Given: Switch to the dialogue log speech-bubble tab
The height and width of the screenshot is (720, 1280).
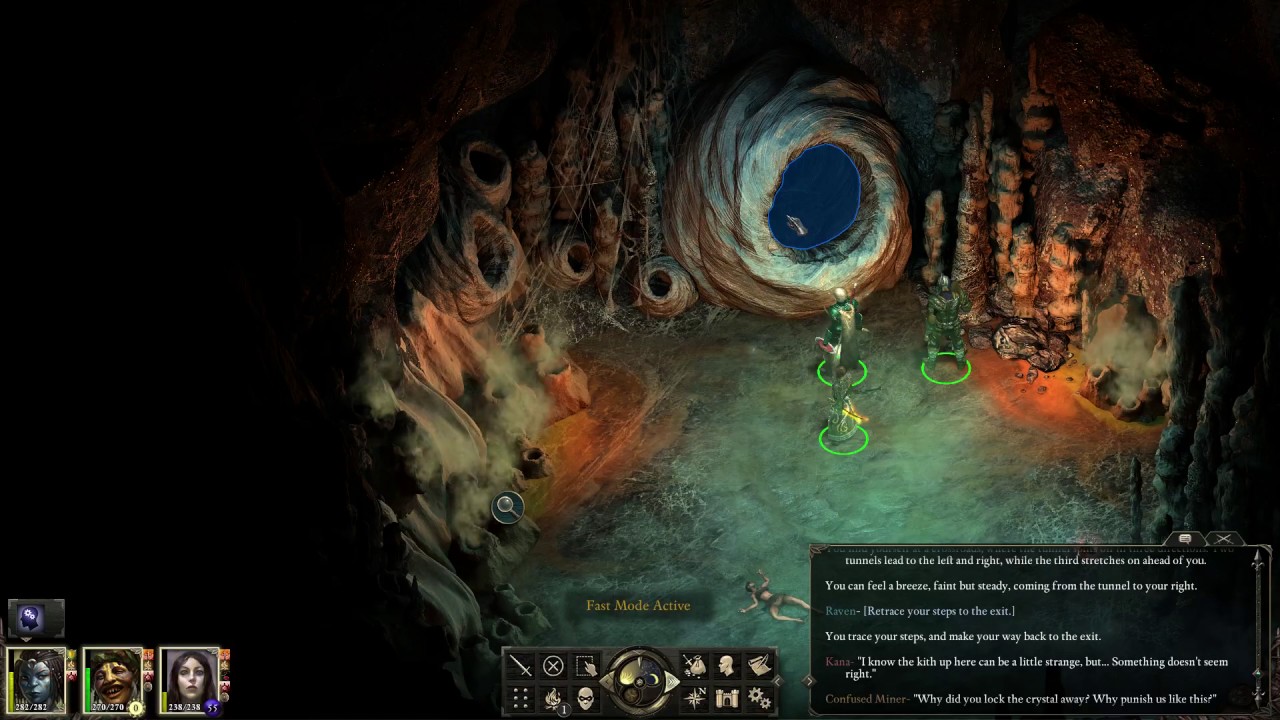Looking at the screenshot, I should [1185, 540].
